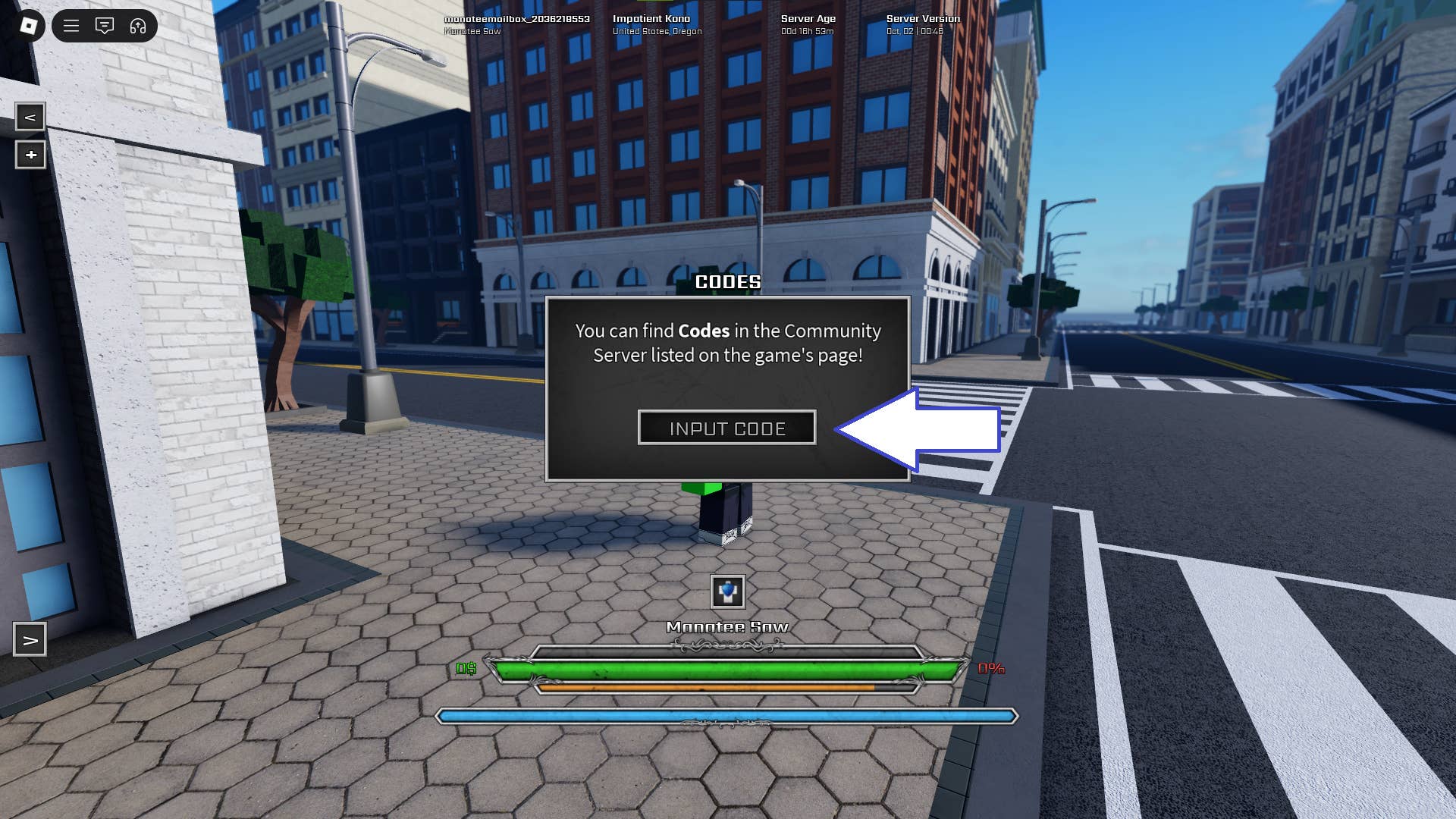
Task: Select the voice chat headphones icon
Action: click(136, 26)
